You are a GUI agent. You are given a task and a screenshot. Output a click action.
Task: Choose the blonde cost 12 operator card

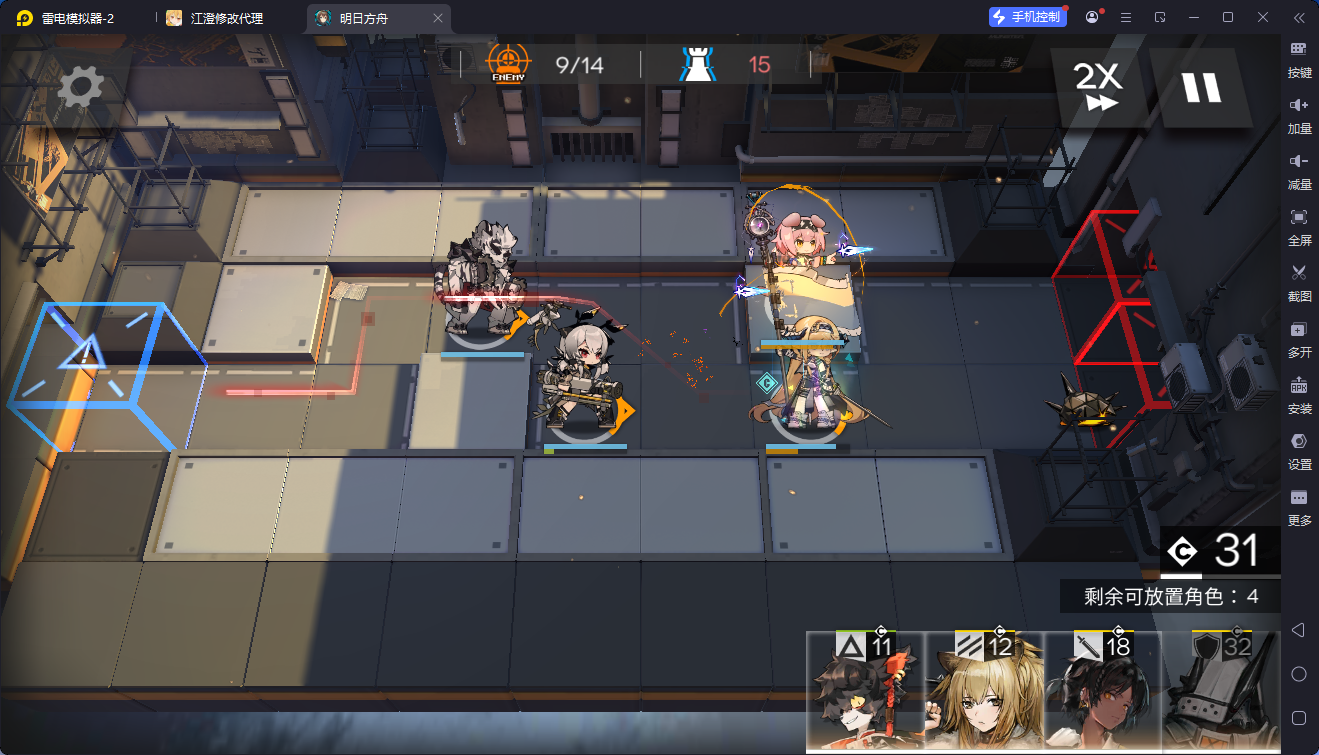984,690
